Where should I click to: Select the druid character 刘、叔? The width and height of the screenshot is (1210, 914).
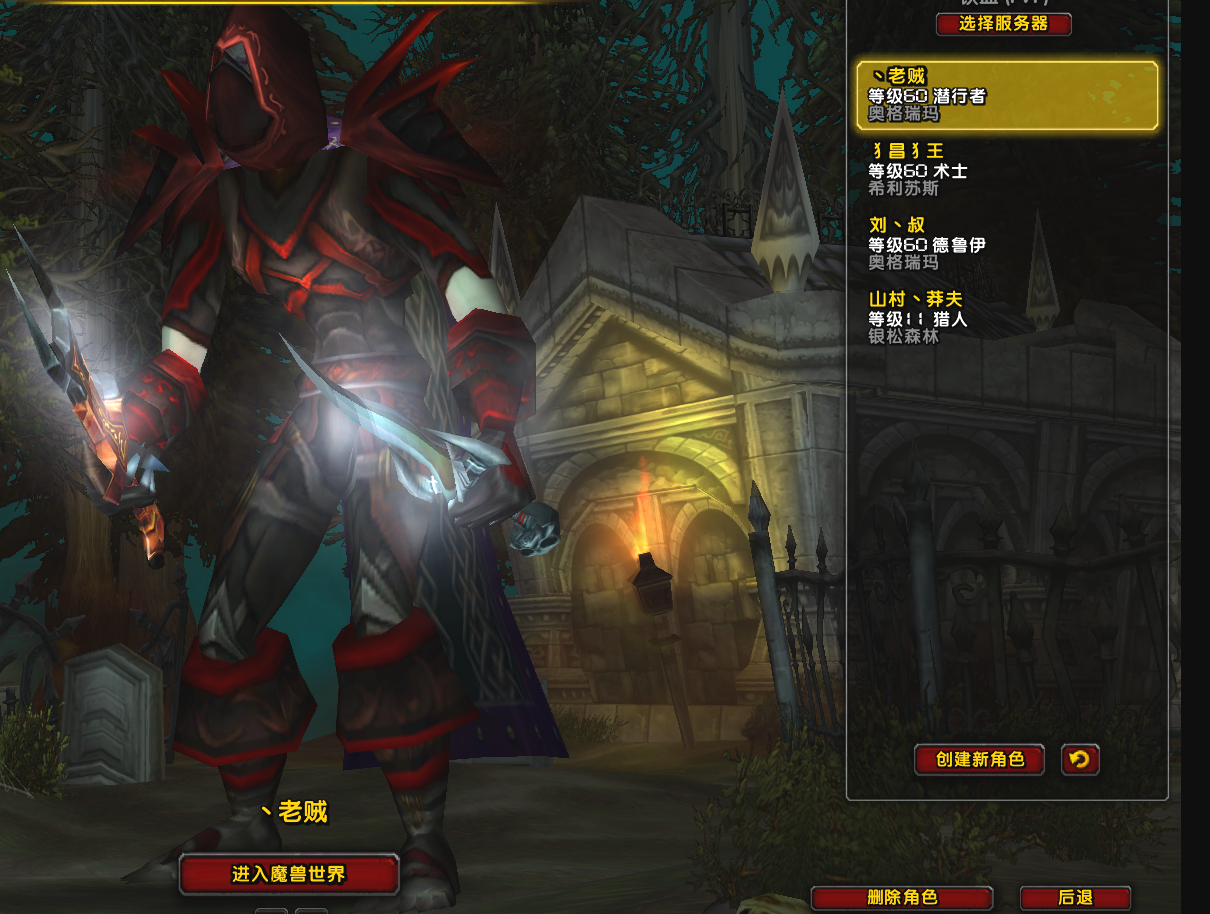coord(1006,244)
